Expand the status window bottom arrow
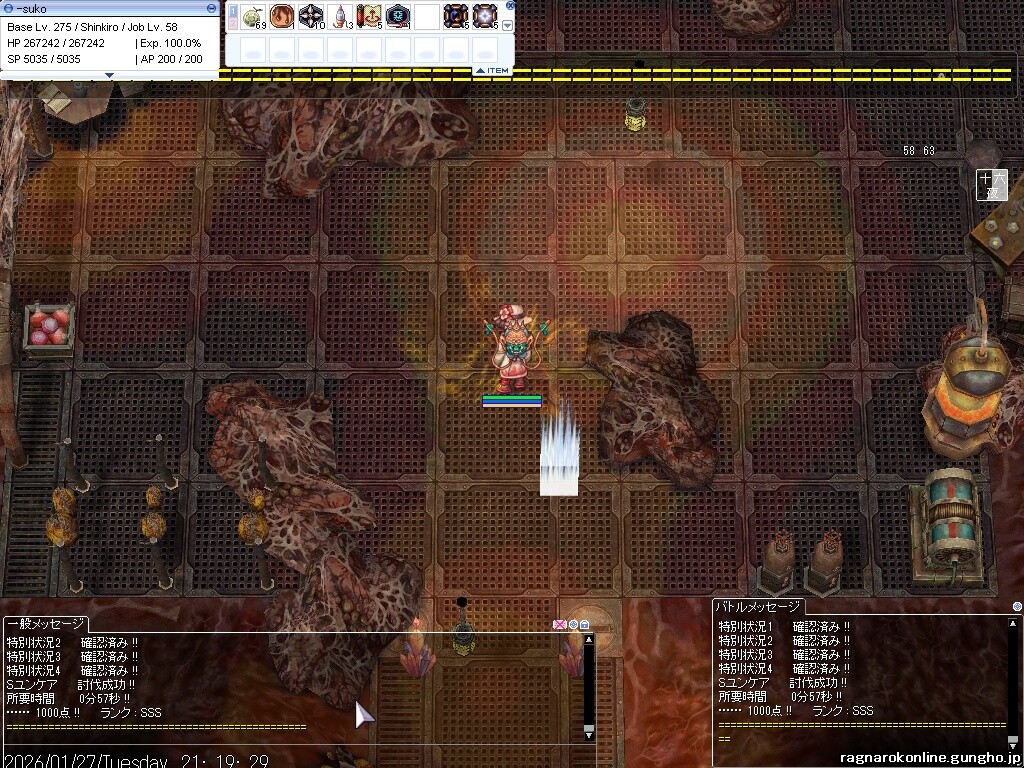 pyautogui.click(x=109, y=75)
